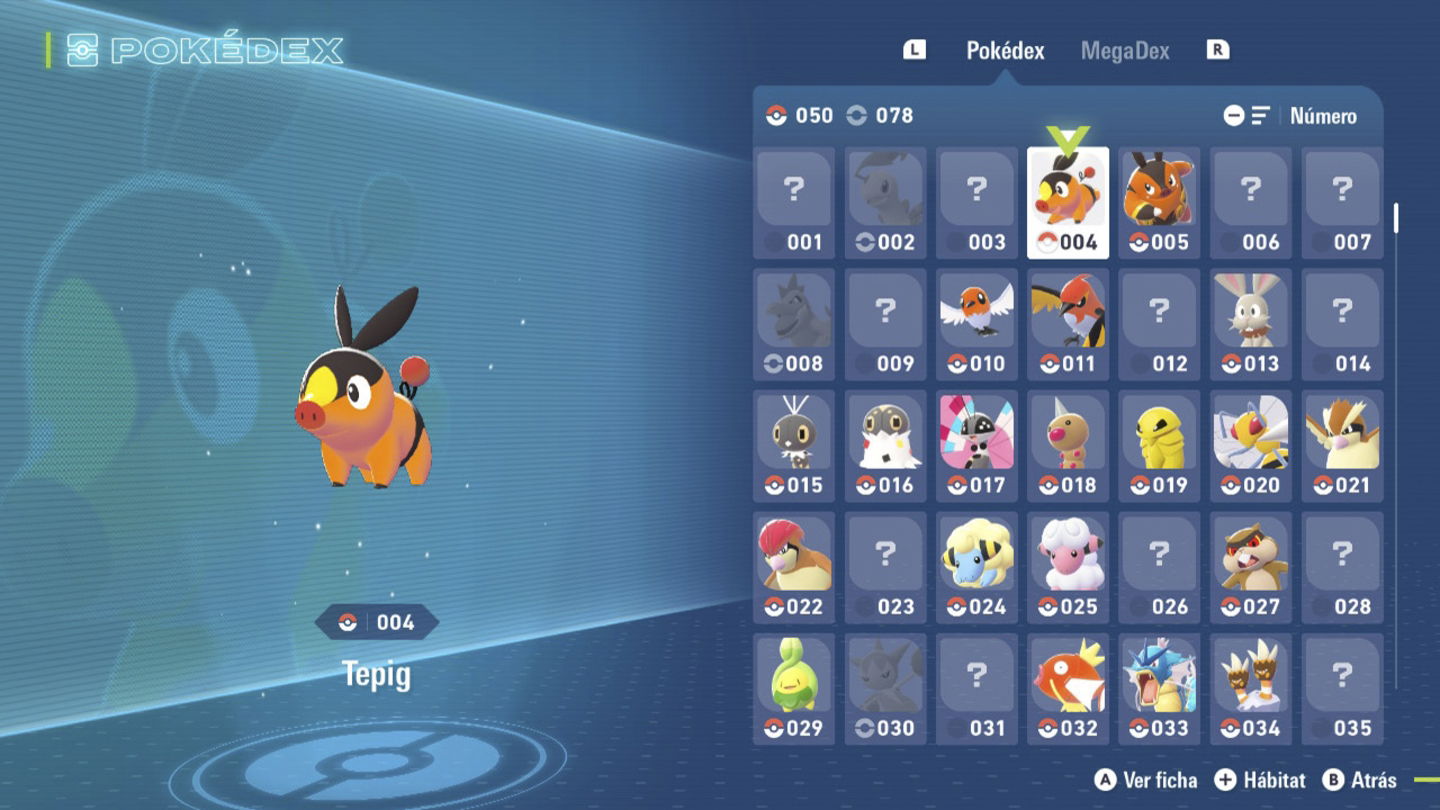Select Weedle entry 018
1440x810 pixels.
coord(1067,445)
